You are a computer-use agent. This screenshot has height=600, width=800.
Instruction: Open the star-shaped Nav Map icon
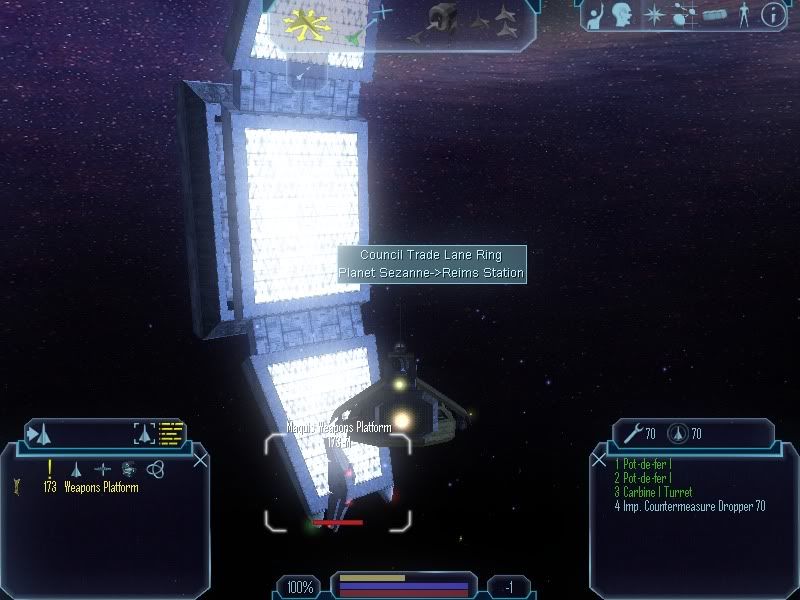[x=655, y=15]
